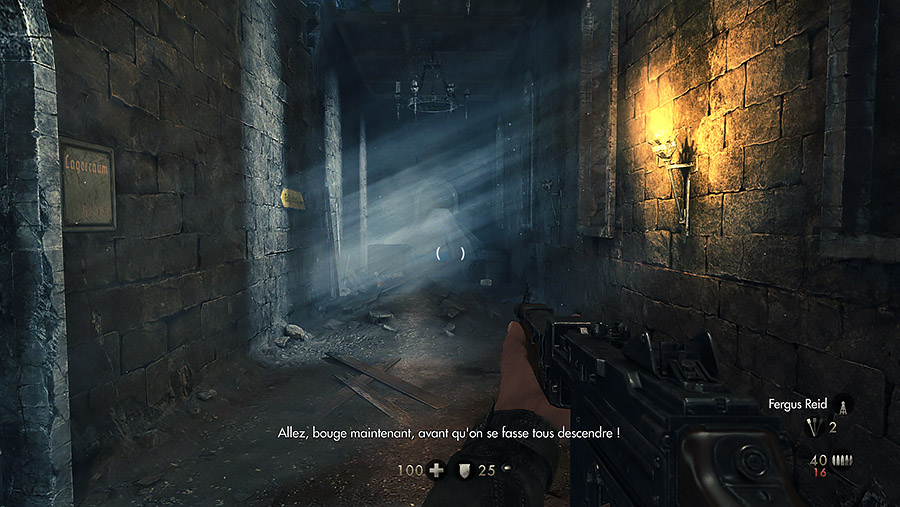The height and width of the screenshot is (507, 900).
Task: Click the health cross icon
Action: 436,469
